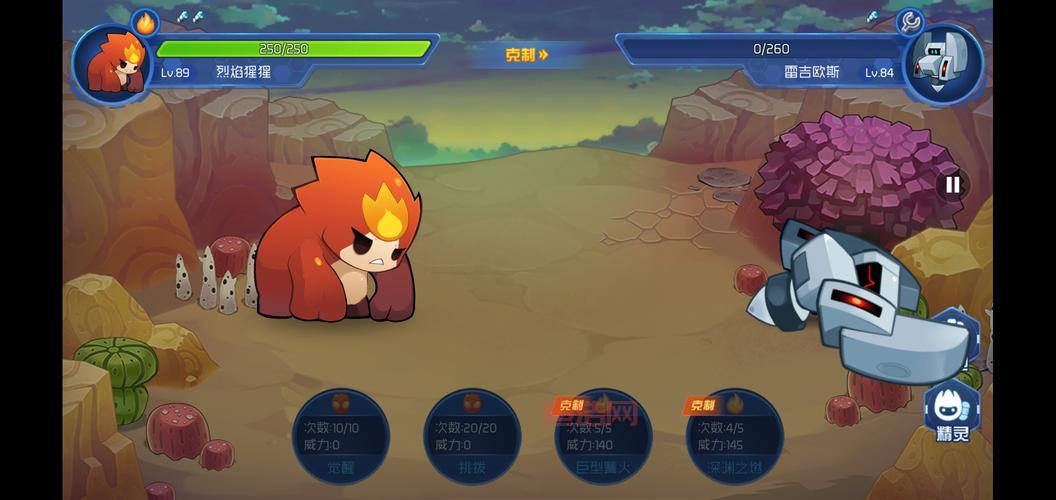Cast the 巨型篝火 skill with power 140

click(x=603, y=437)
